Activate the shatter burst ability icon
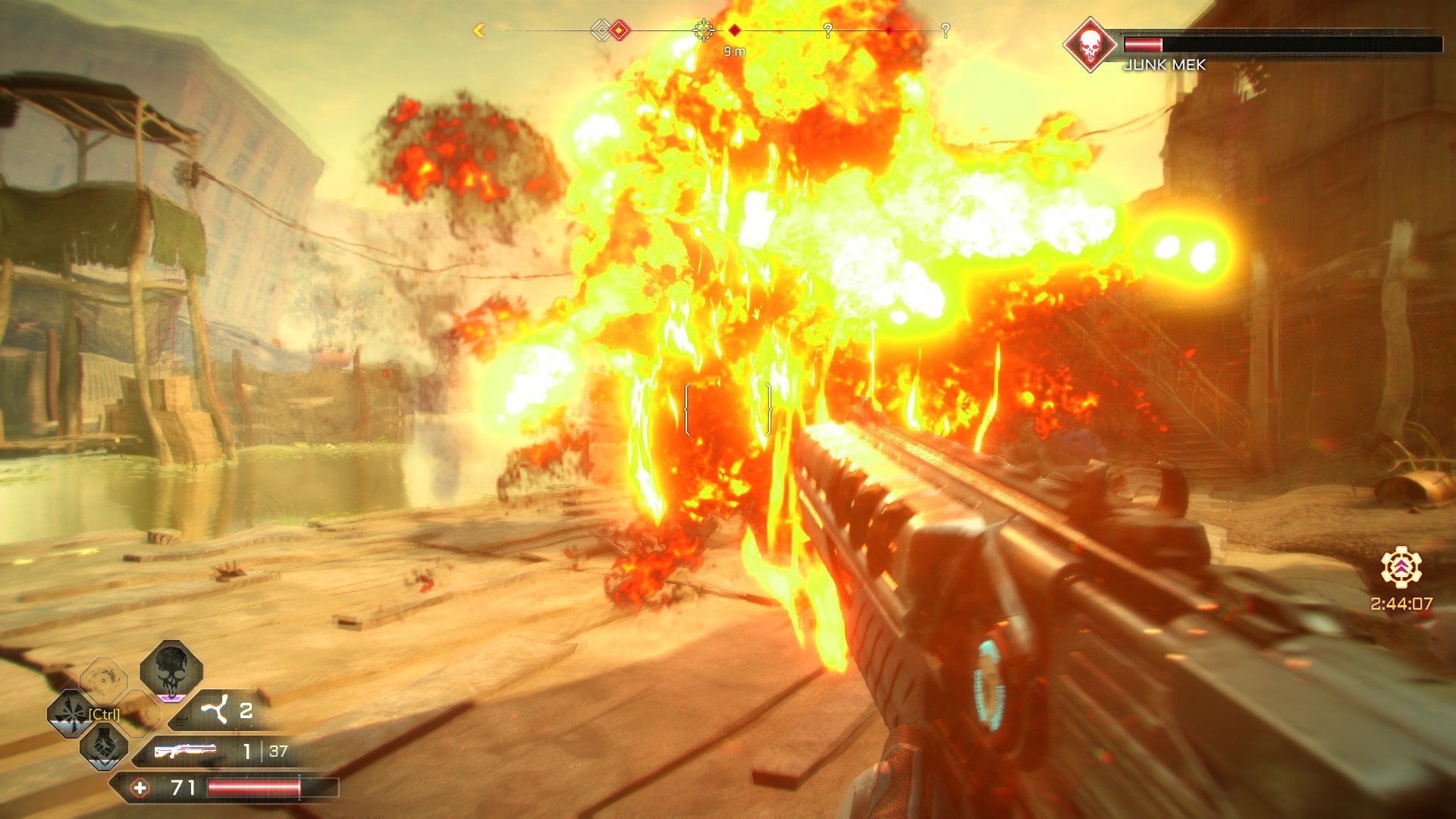This screenshot has height=819, width=1456. pyautogui.click(x=71, y=714)
